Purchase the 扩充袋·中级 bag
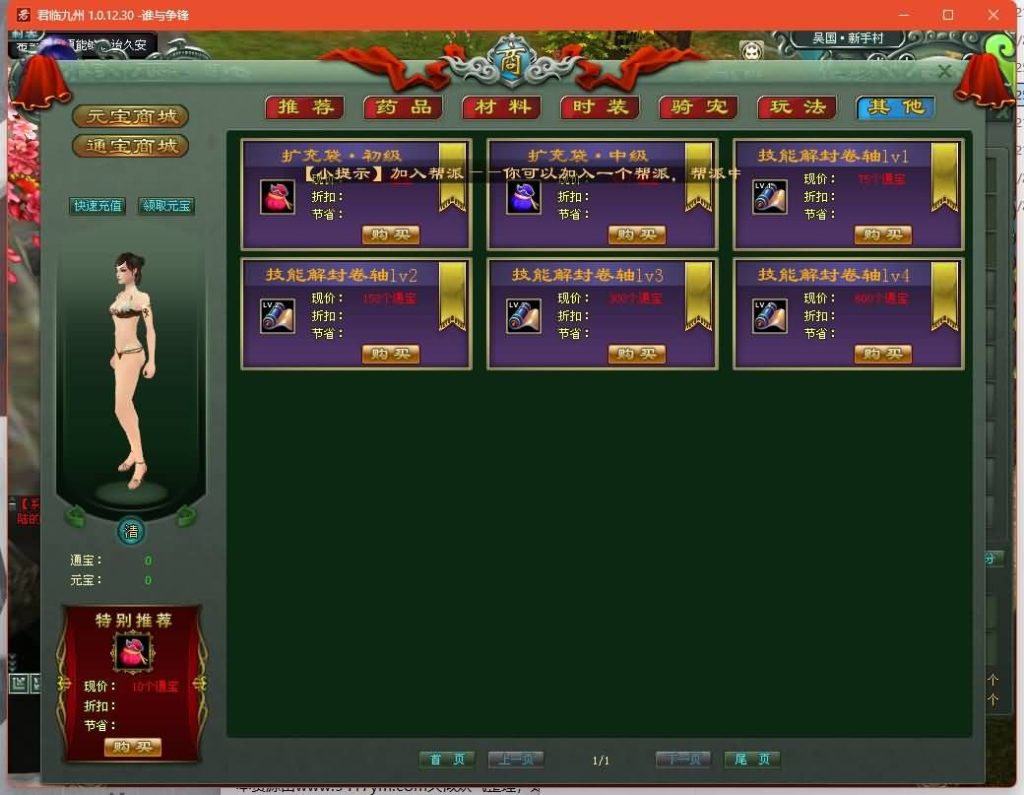The height and width of the screenshot is (795, 1024). (636, 235)
